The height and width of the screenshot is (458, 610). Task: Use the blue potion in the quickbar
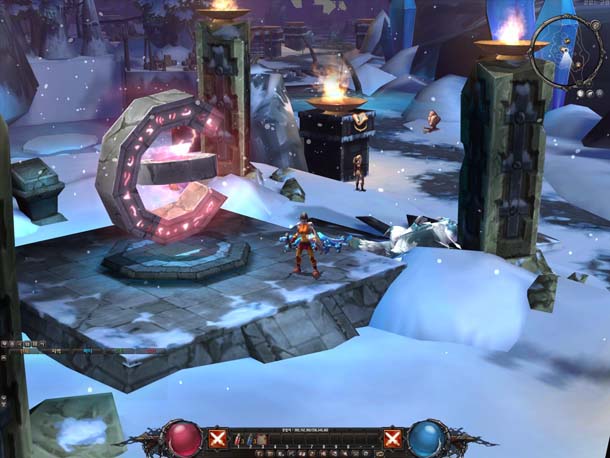coord(249,438)
